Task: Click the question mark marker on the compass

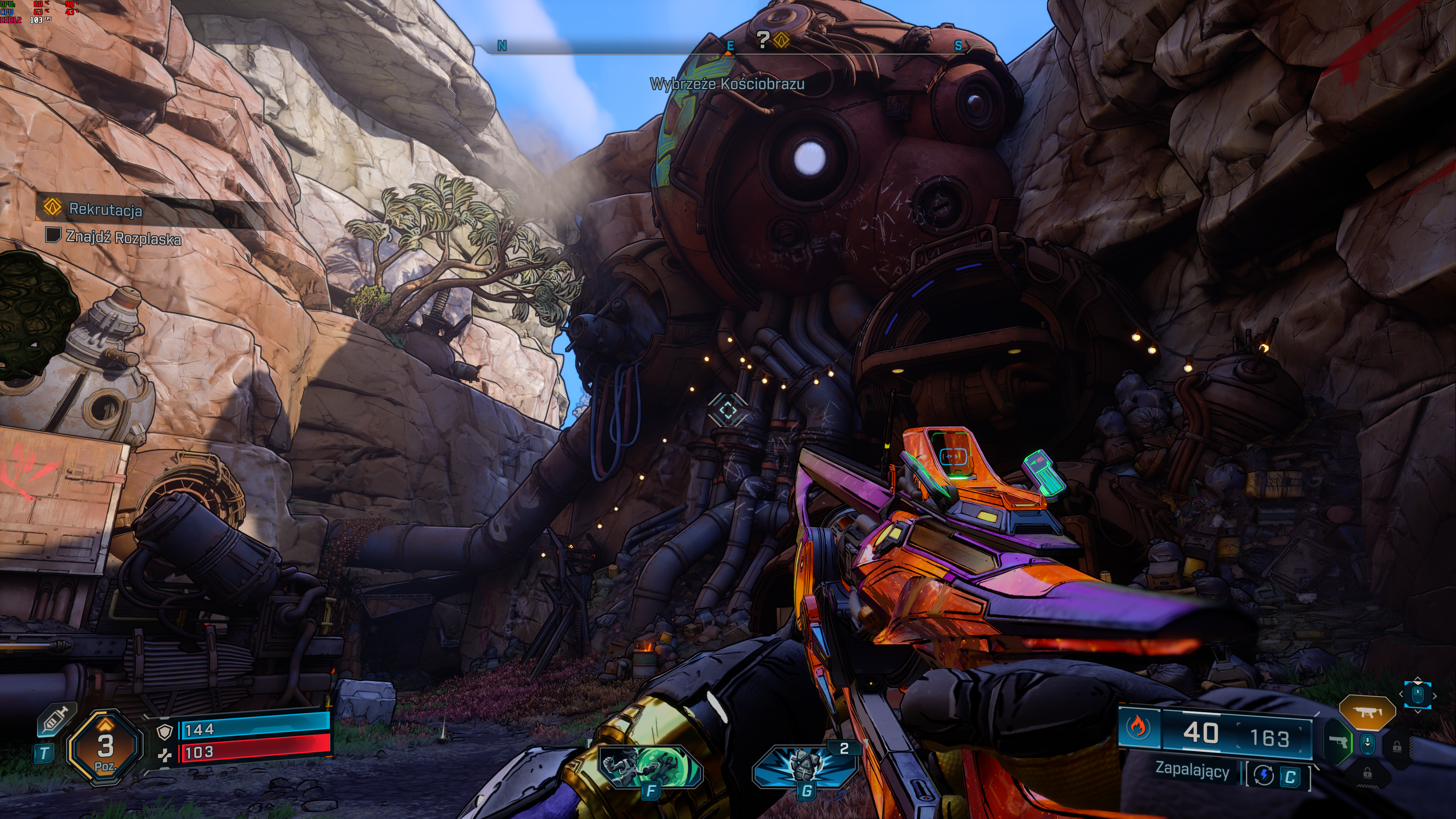Action: 763,39
